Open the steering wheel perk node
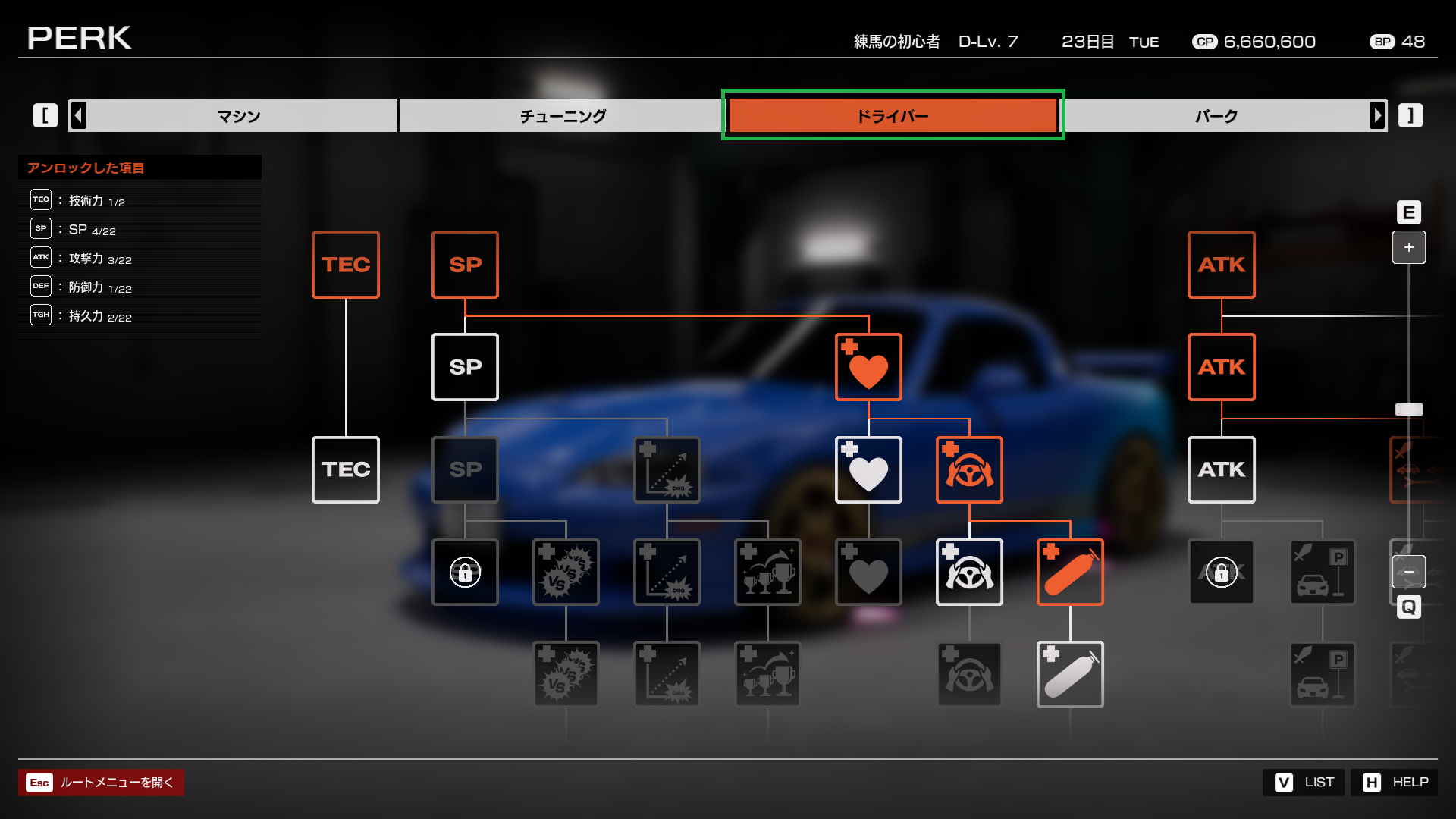This screenshot has height=819, width=1456. (969, 469)
